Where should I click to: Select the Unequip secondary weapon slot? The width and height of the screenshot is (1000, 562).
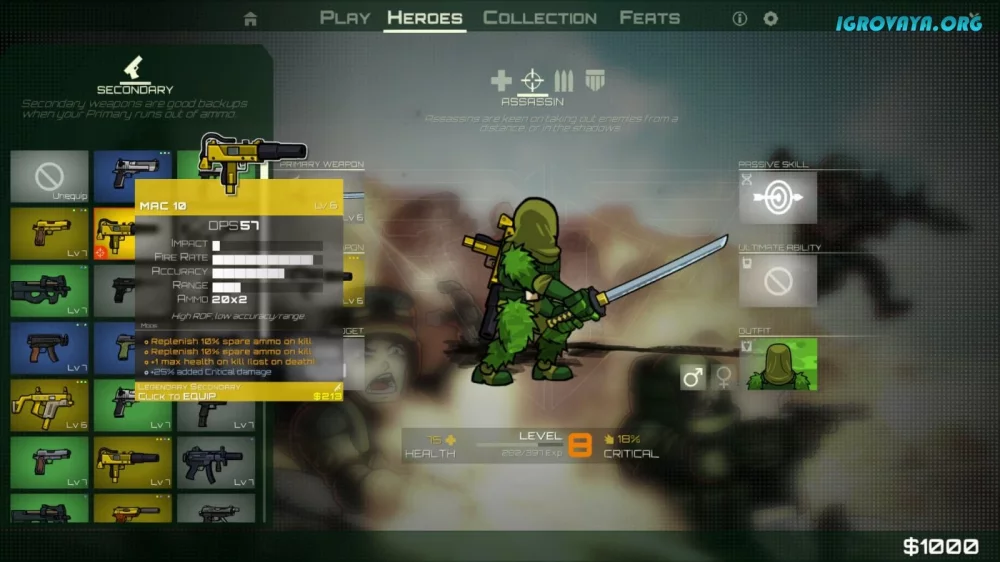pos(50,177)
